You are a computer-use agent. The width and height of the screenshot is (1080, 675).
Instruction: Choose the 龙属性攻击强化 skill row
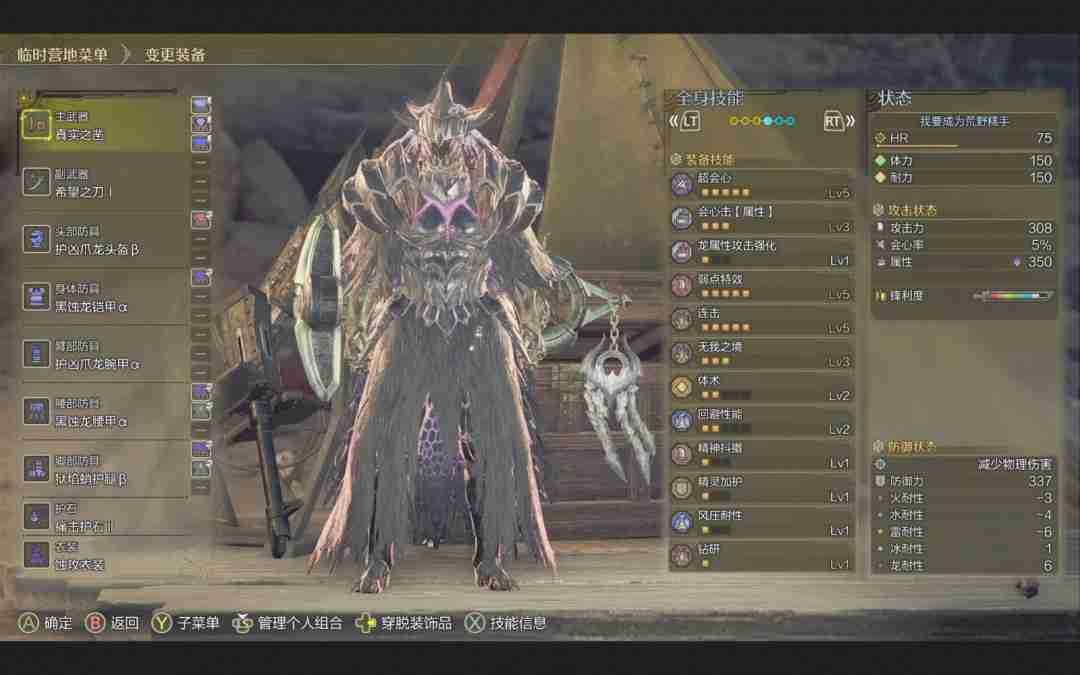(x=762, y=253)
